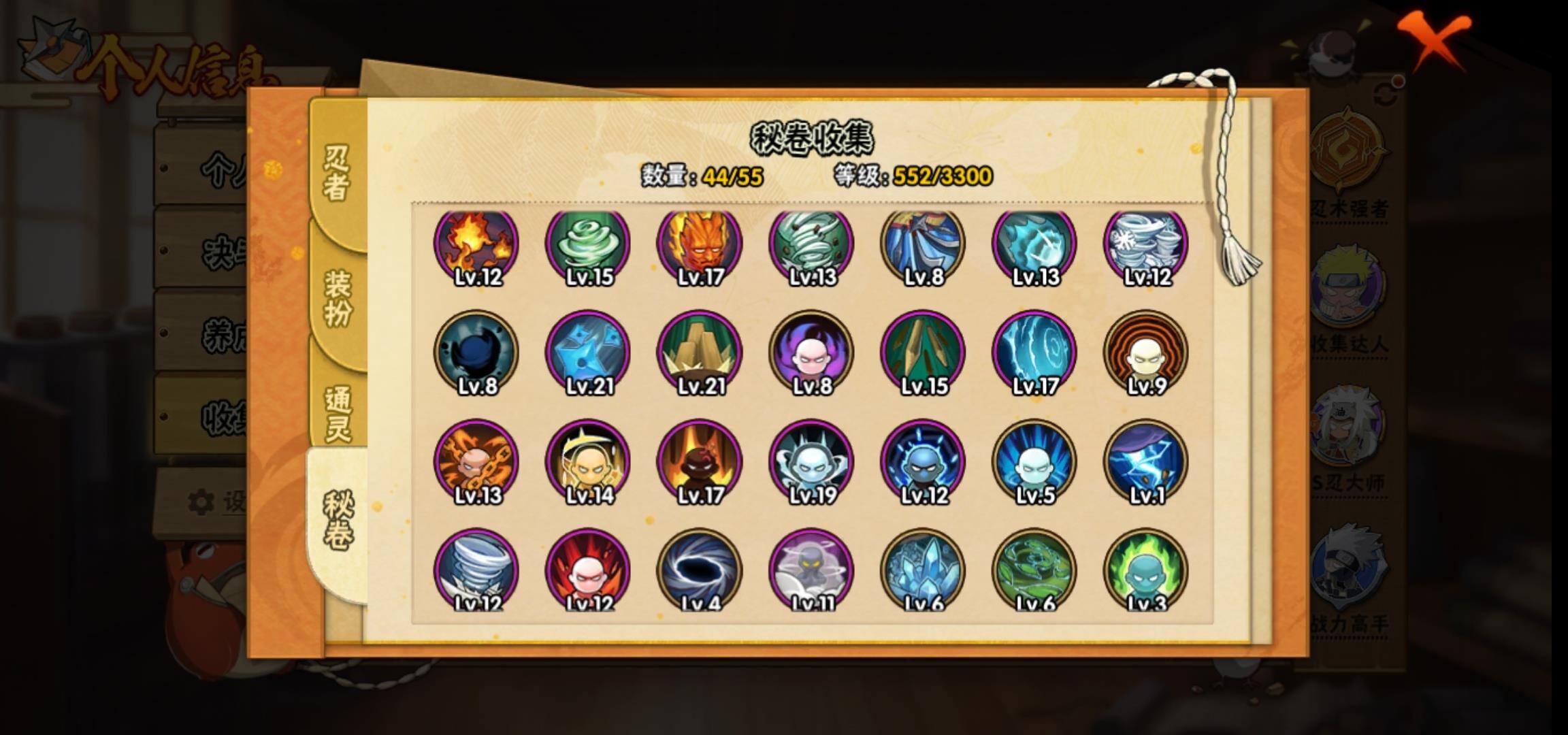
Task: Select the 秘卷 tab
Action: [x=338, y=521]
